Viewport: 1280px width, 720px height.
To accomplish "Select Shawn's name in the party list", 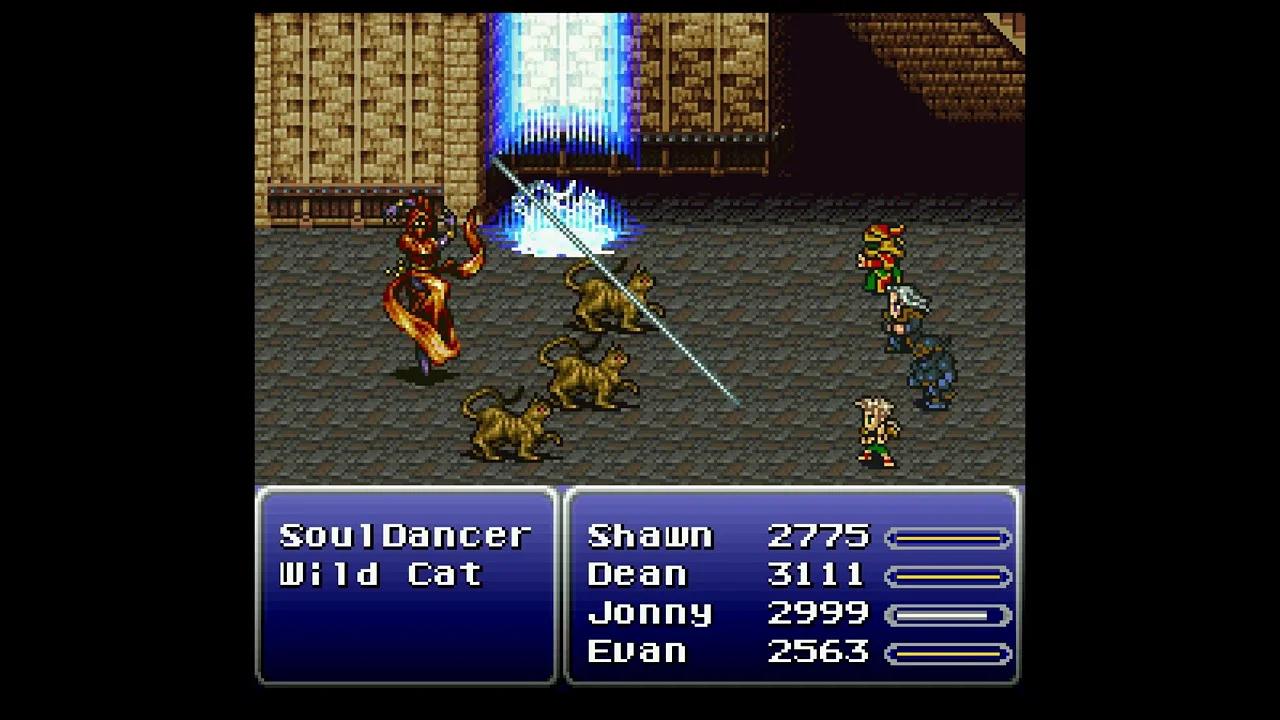I will (650, 535).
